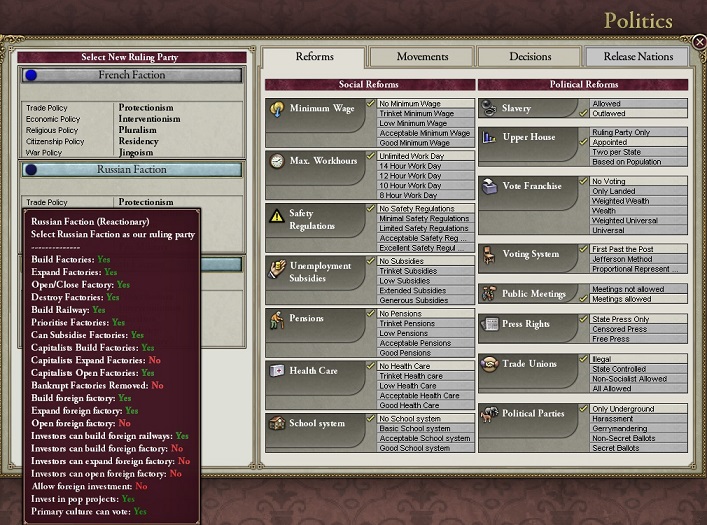Choose Based on Population upper house
This screenshot has width=707, height=525.
click(637, 161)
